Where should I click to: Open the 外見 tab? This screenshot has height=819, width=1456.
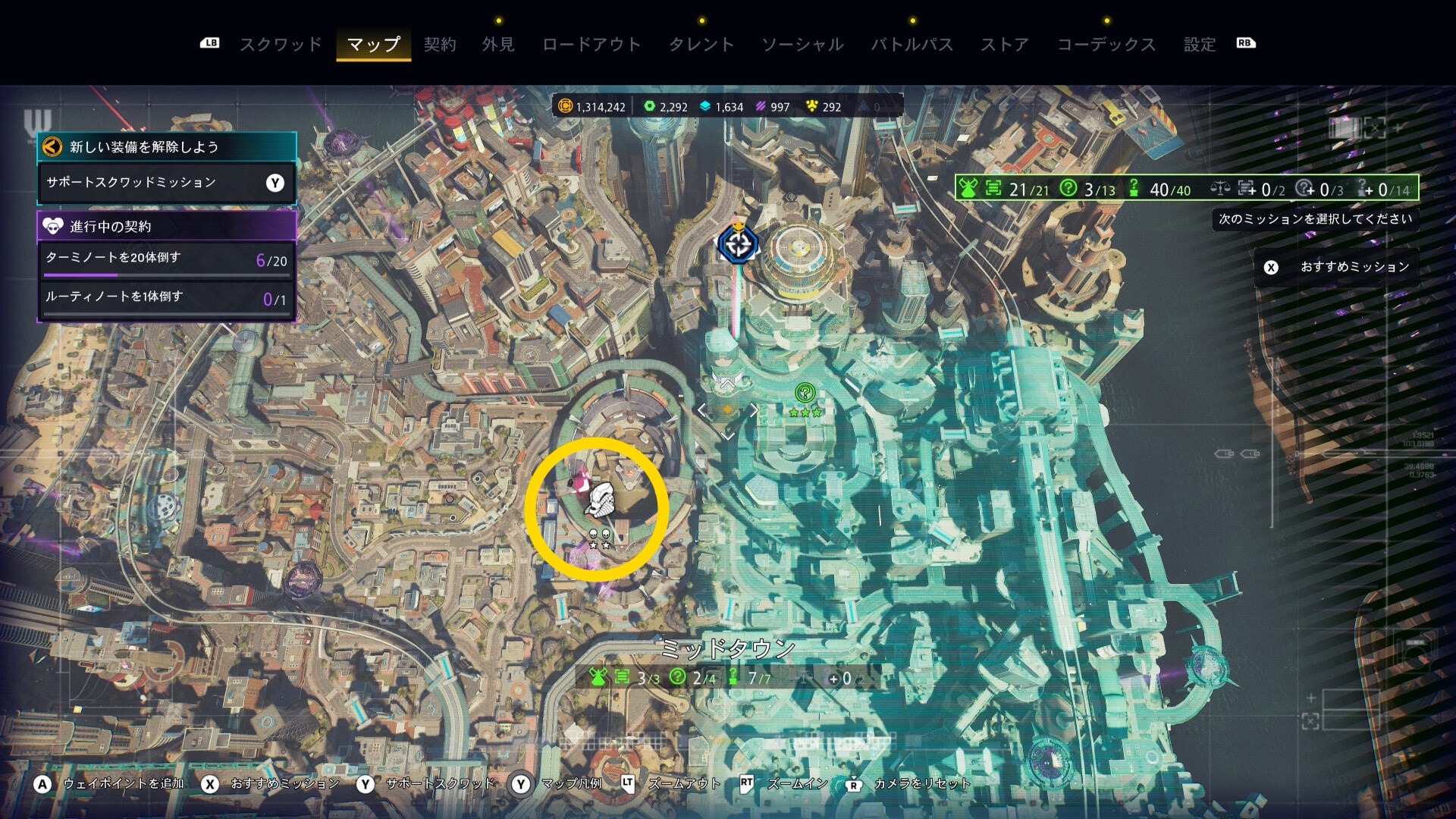coord(498,45)
